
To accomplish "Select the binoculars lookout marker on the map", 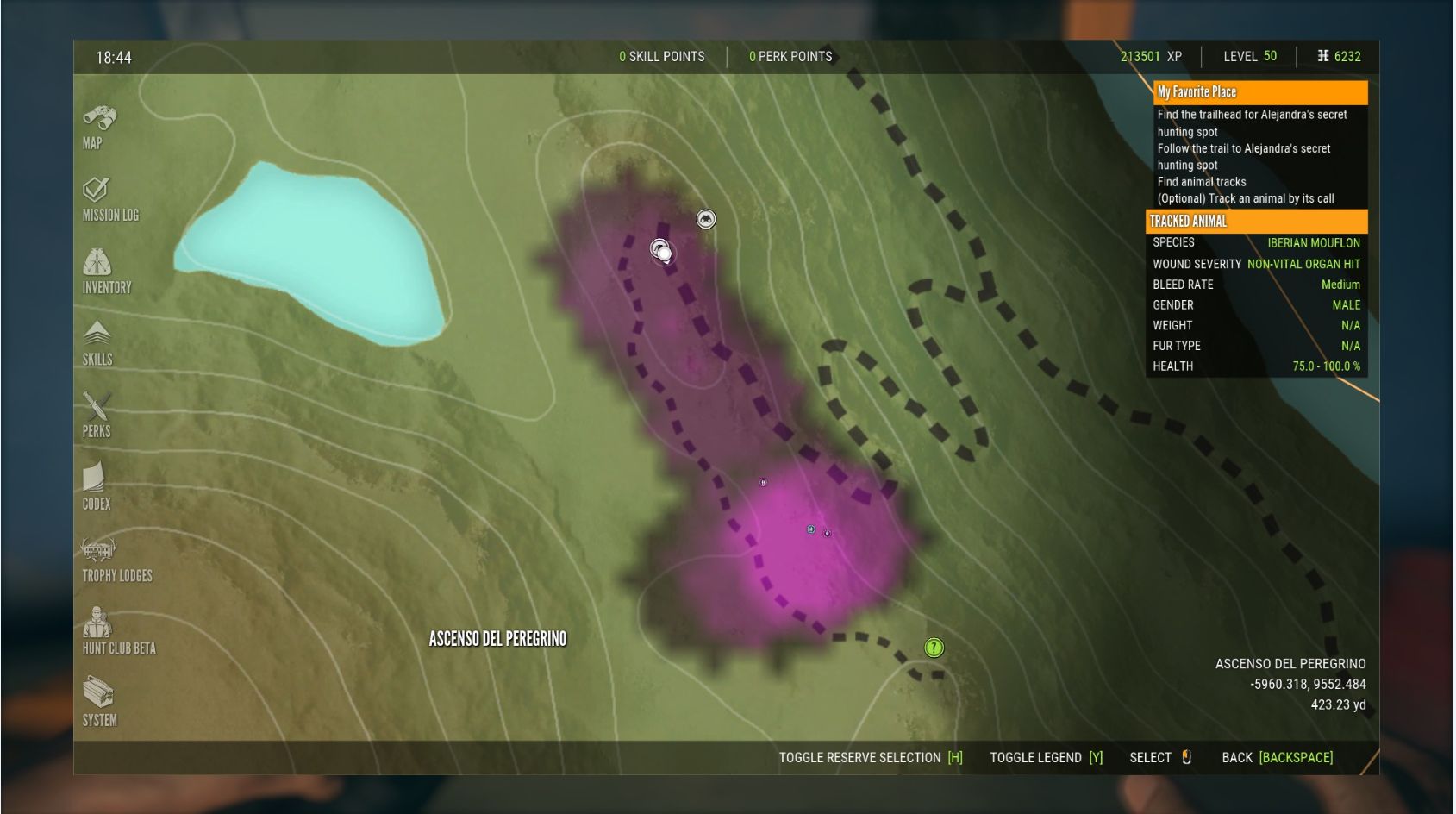I will point(705,219).
